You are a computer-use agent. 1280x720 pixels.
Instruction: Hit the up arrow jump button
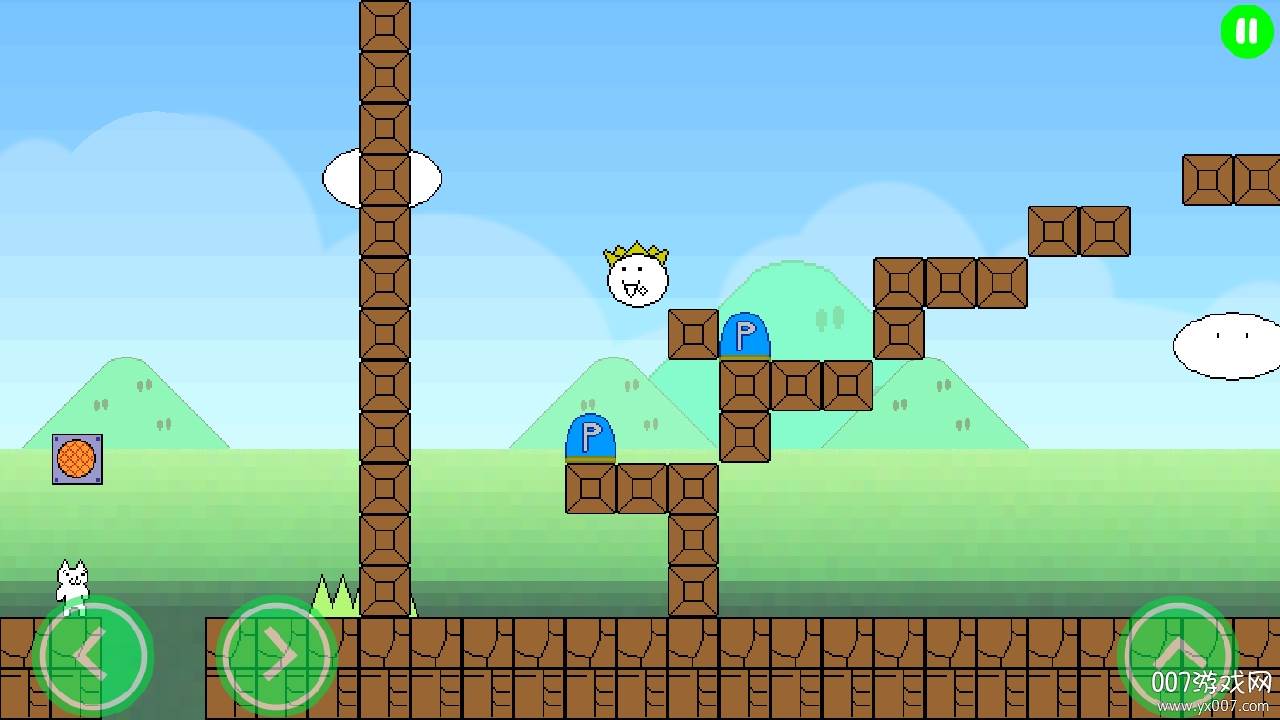click(1178, 655)
